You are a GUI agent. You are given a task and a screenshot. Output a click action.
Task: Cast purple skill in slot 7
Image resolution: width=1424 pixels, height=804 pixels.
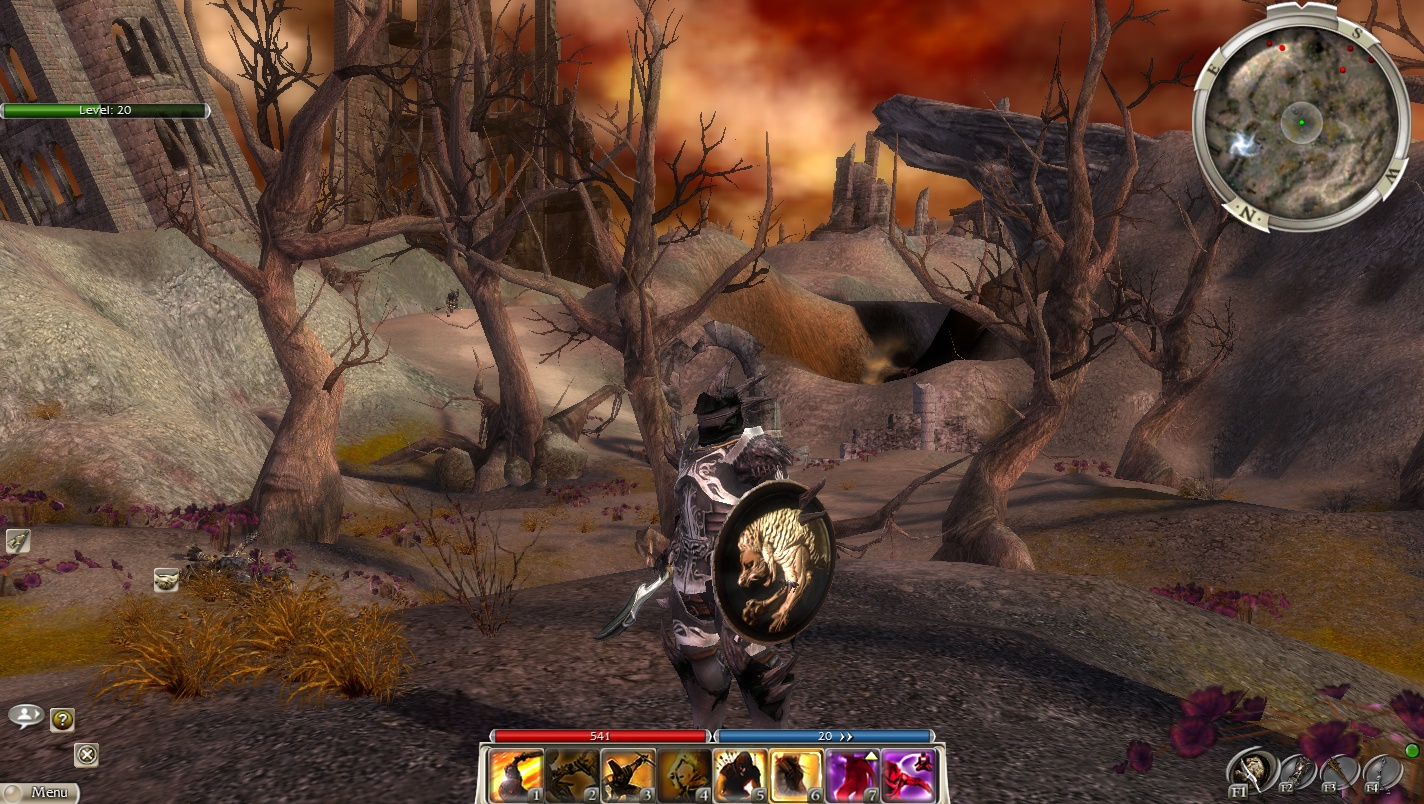[853, 776]
